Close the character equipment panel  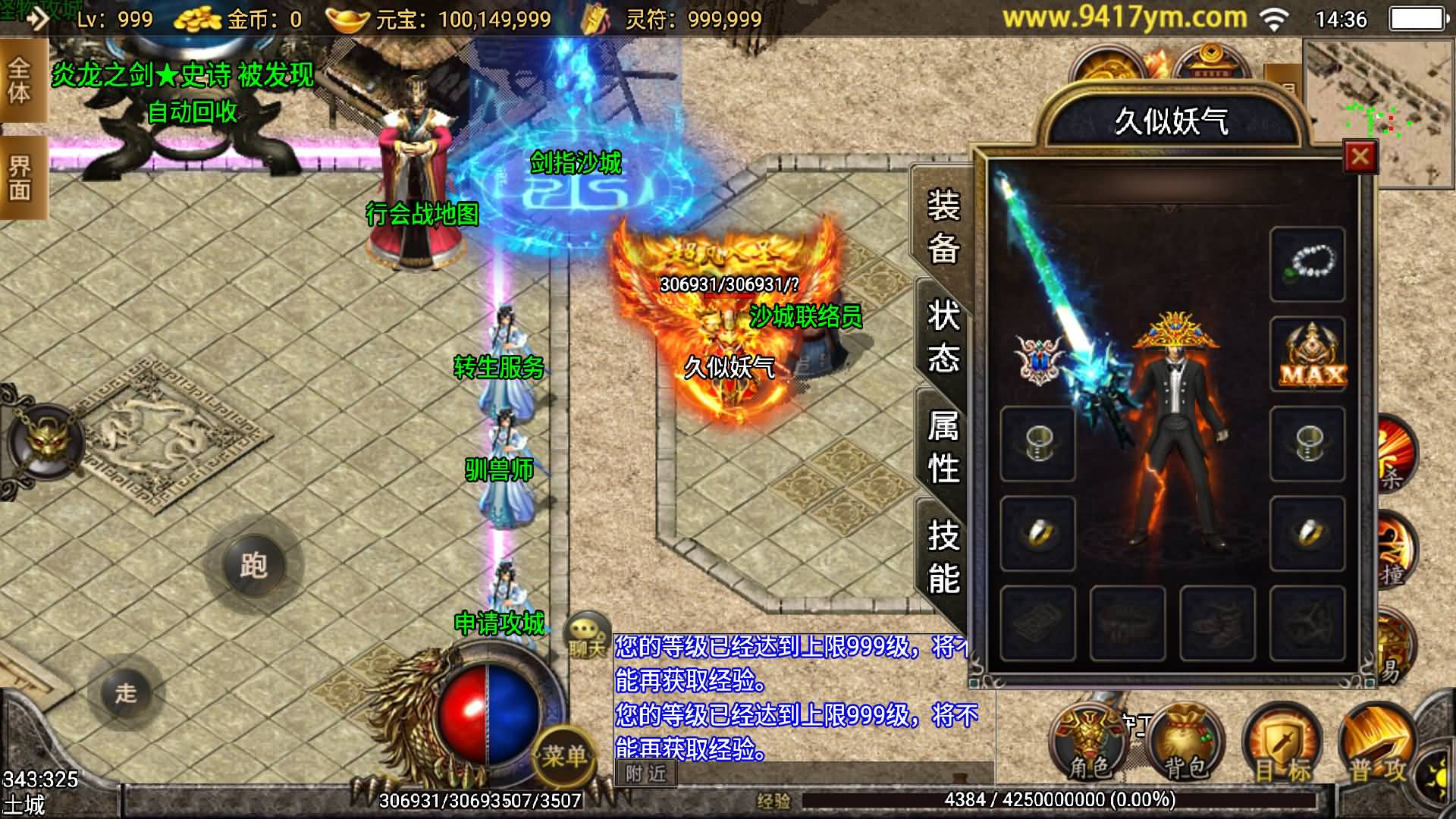pyautogui.click(x=1360, y=157)
